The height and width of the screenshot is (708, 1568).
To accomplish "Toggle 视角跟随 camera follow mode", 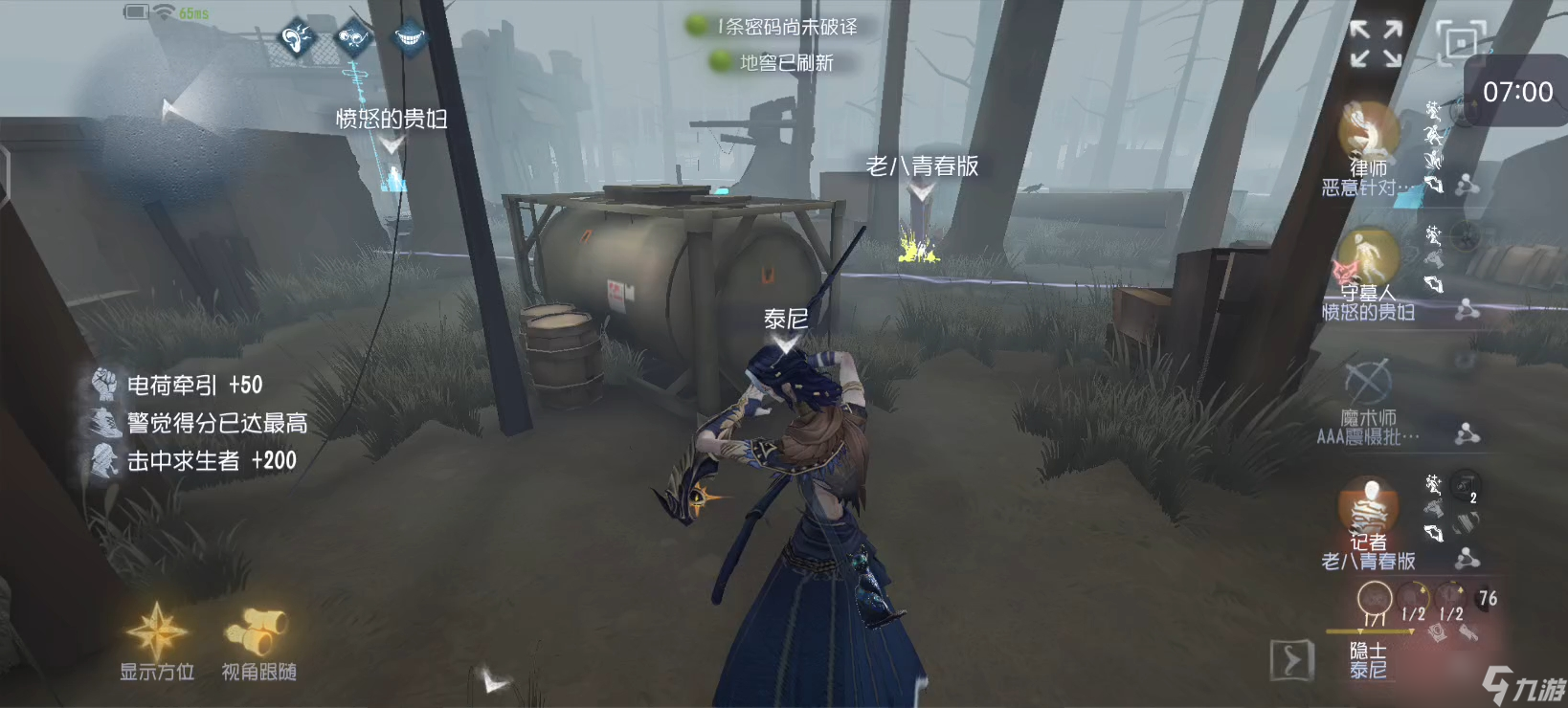I will tap(257, 631).
